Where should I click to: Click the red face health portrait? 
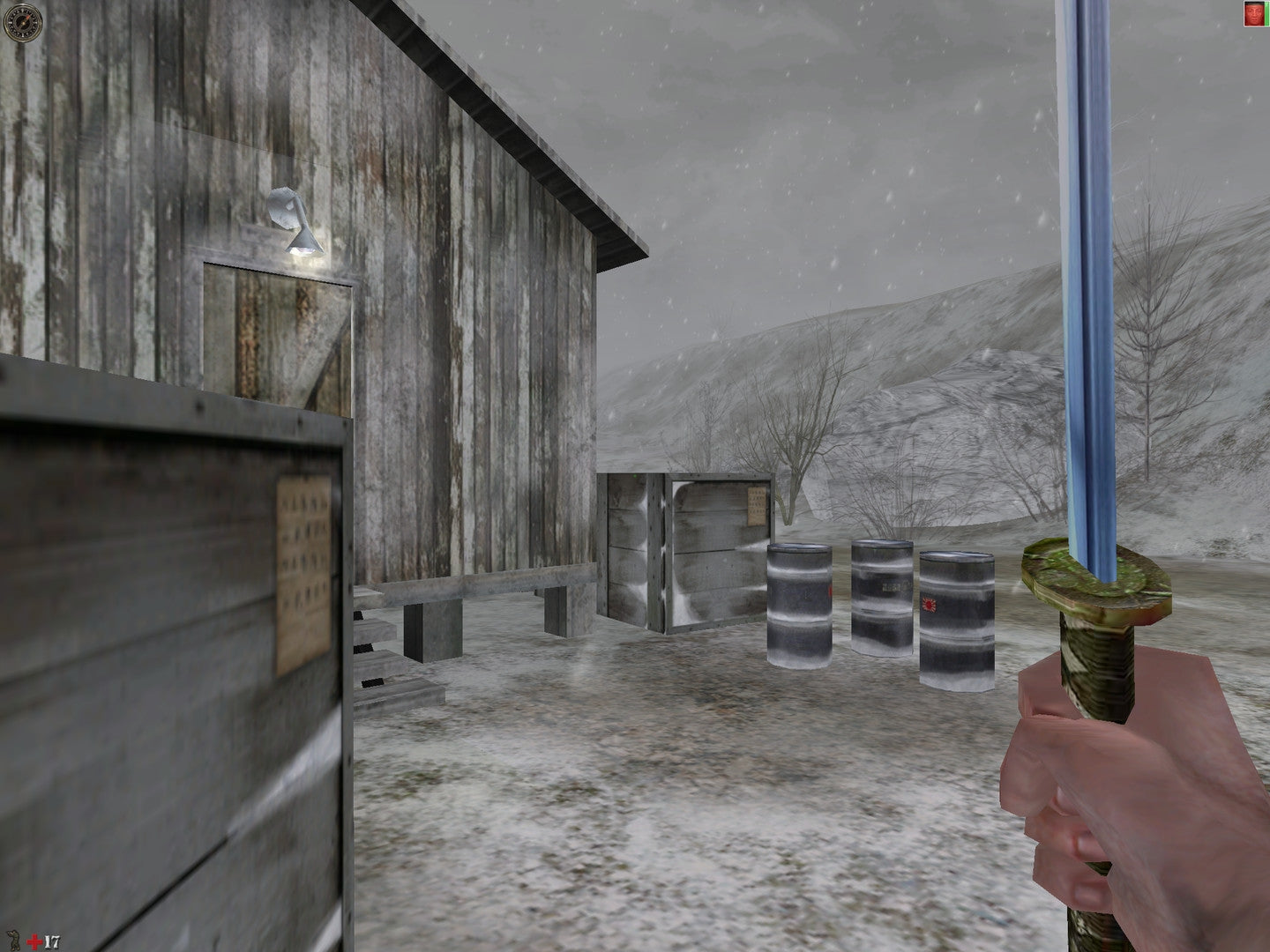click(1254, 13)
